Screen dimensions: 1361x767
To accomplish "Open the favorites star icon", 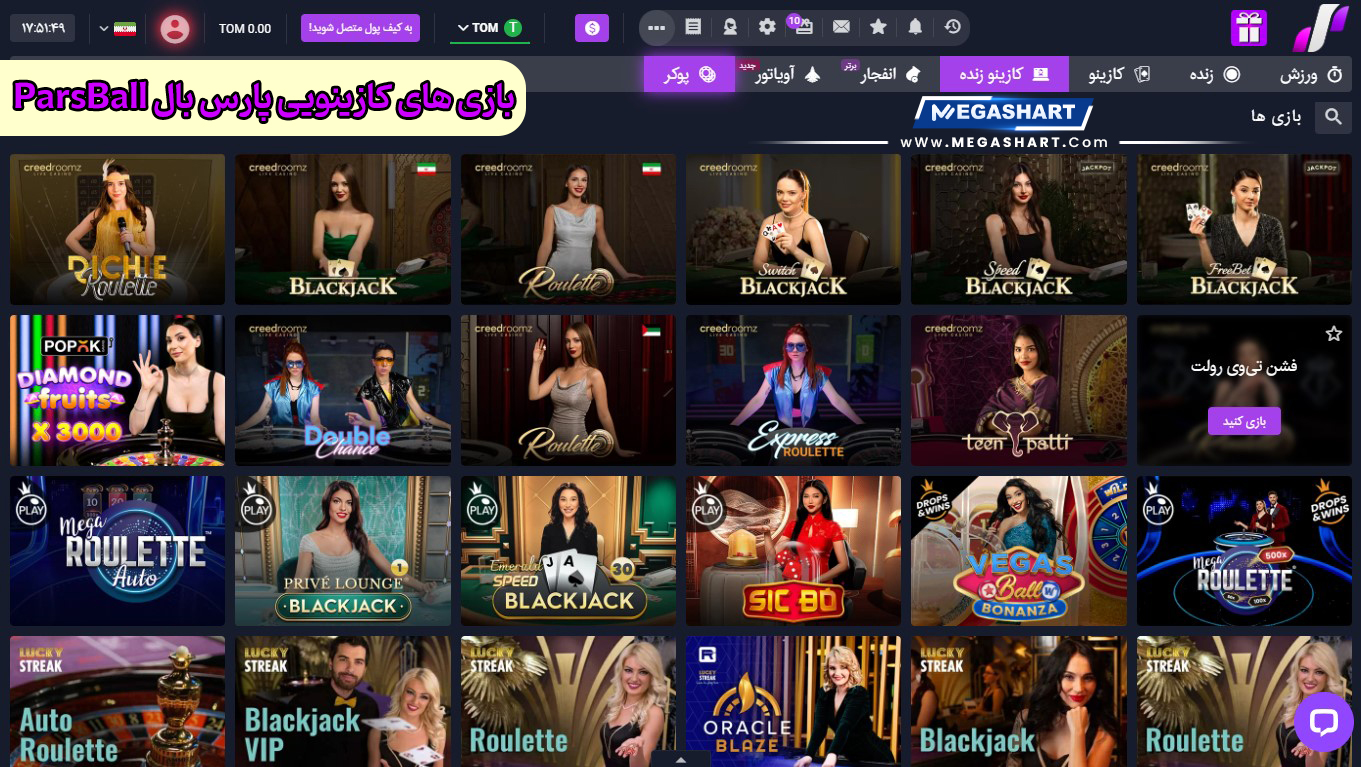I will 878,27.
